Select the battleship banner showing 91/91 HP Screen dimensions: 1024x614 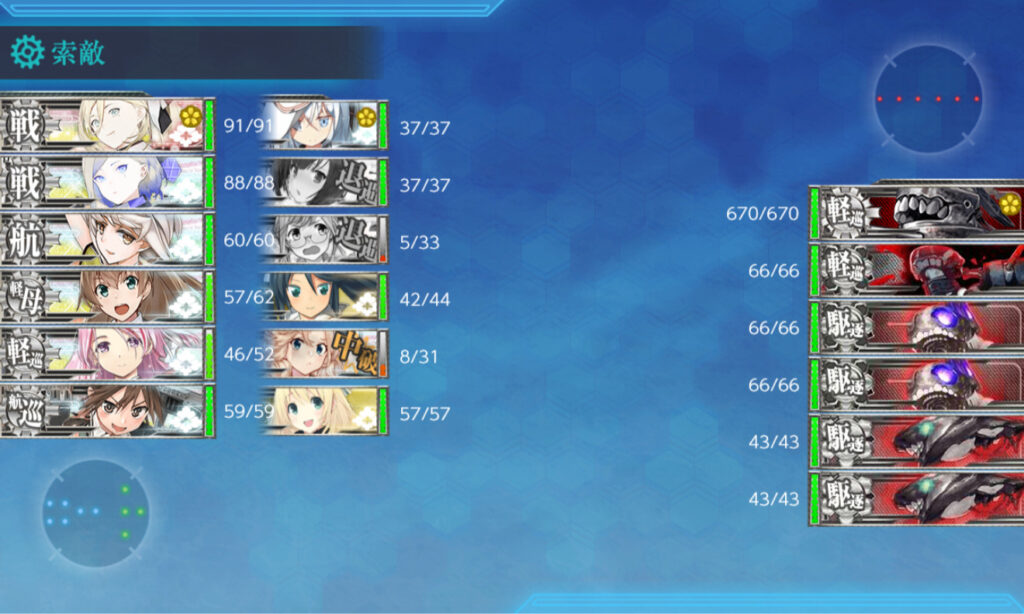pos(108,124)
